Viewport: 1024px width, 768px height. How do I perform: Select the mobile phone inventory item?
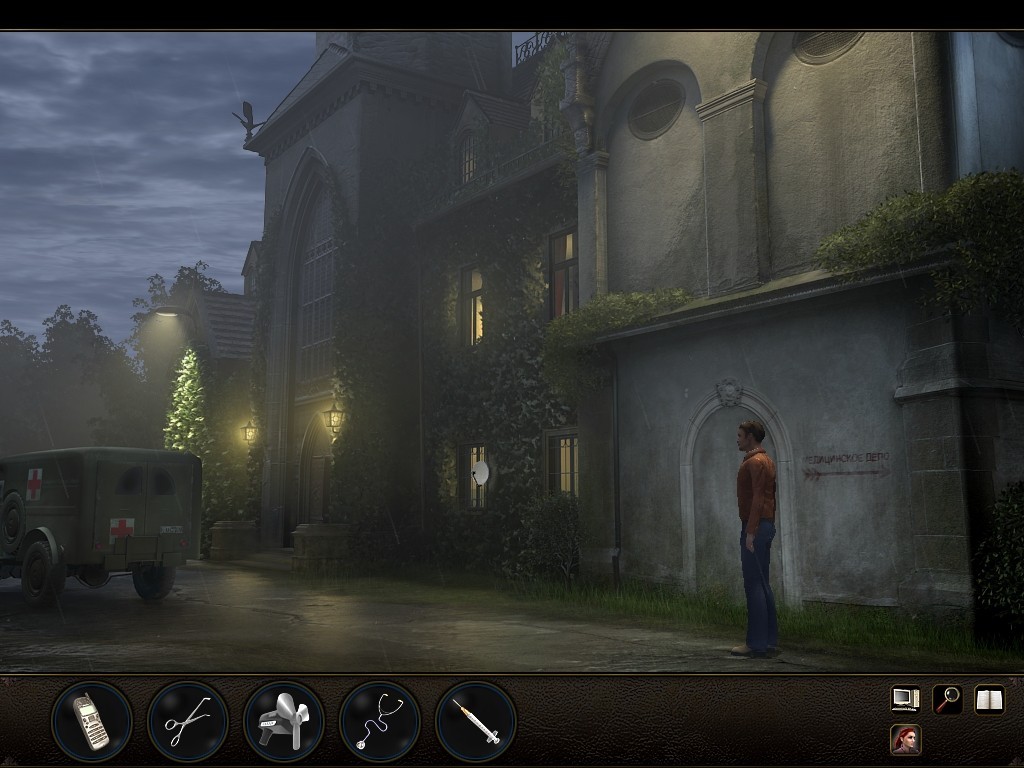tap(91, 721)
